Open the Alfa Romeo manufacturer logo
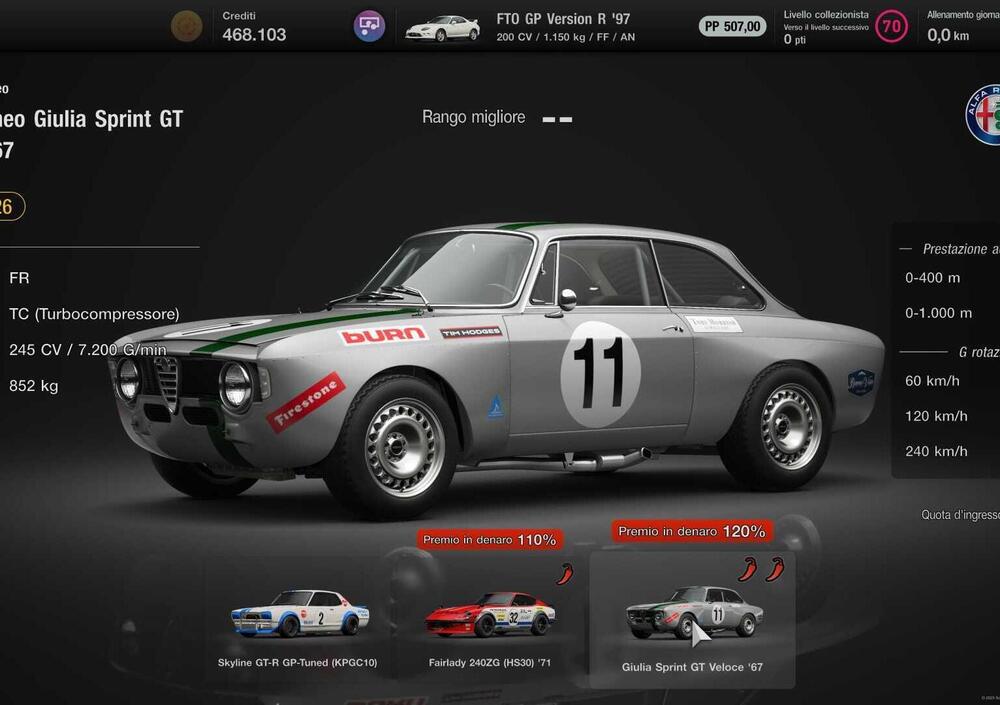 pyautogui.click(x=984, y=115)
